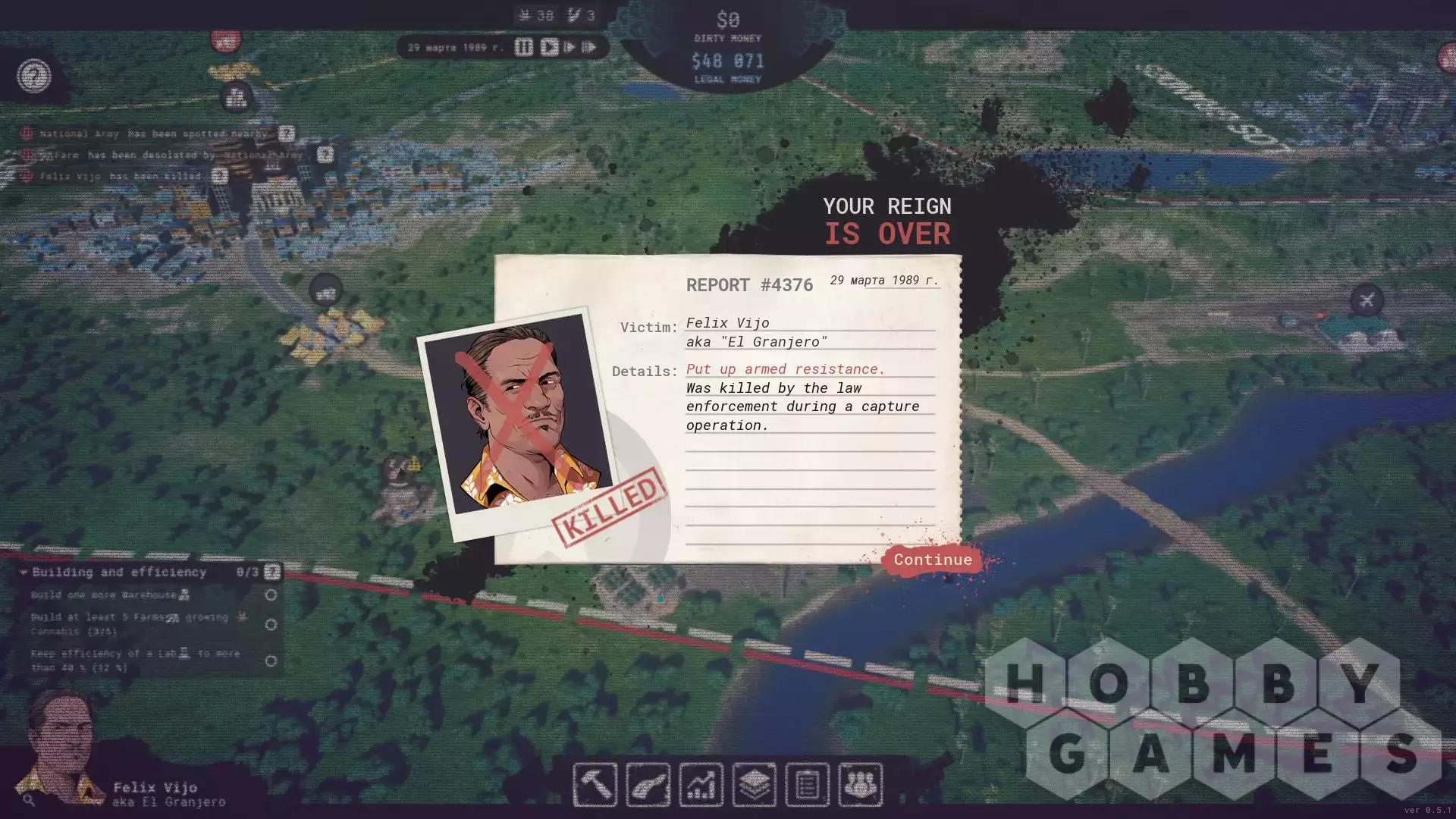1456x819 pixels.
Task: Set game speed to fastest
Action: tap(589, 47)
